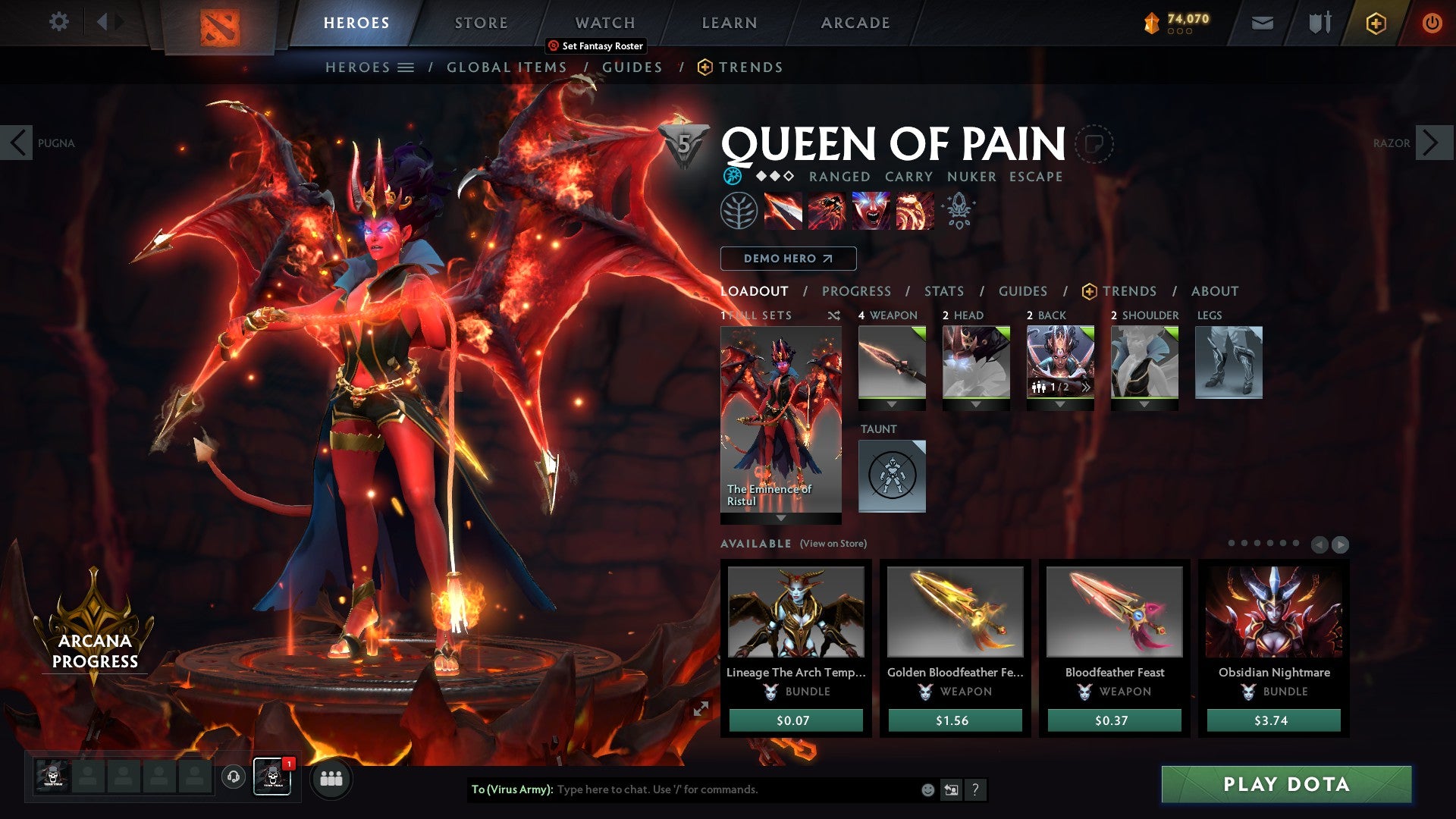The image size is (1456, 819).
Task: Select The Eminence of Ristul full set
Action: tap(780, 421)
